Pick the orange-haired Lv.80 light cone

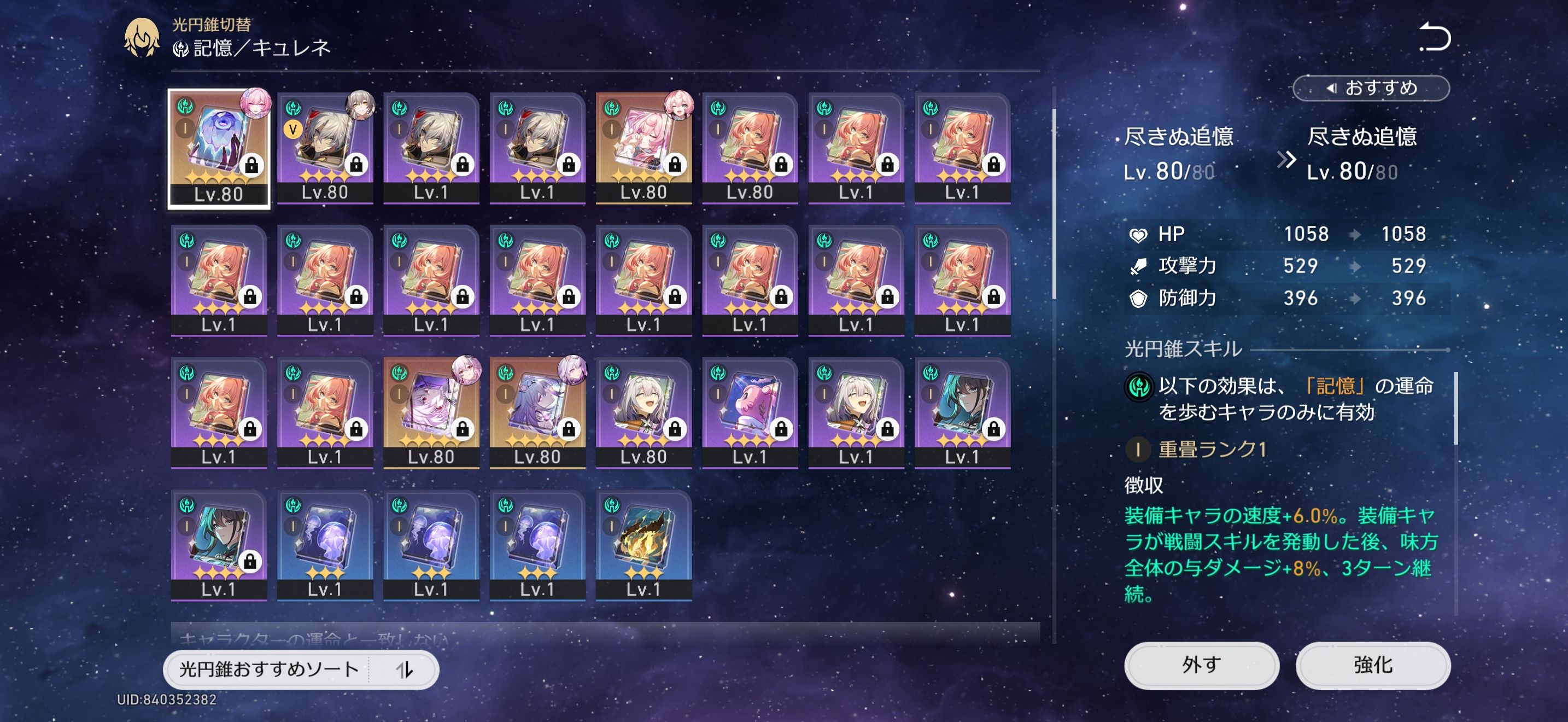pyautogui.click(x=750, y=148)
